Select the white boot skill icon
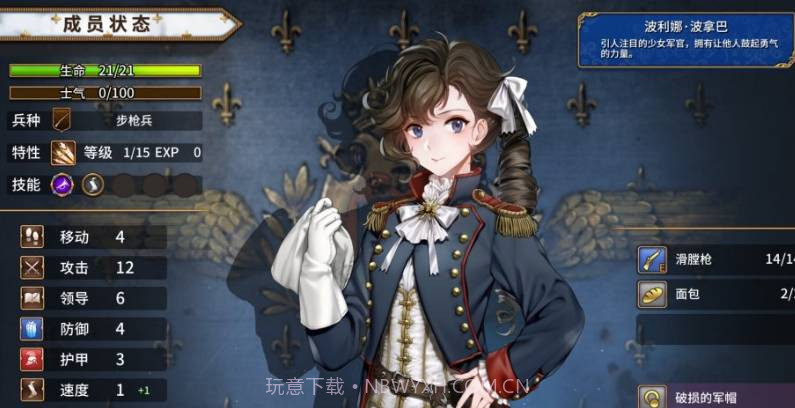This screenshot has width=795, height=408. [x=92, y=185]
